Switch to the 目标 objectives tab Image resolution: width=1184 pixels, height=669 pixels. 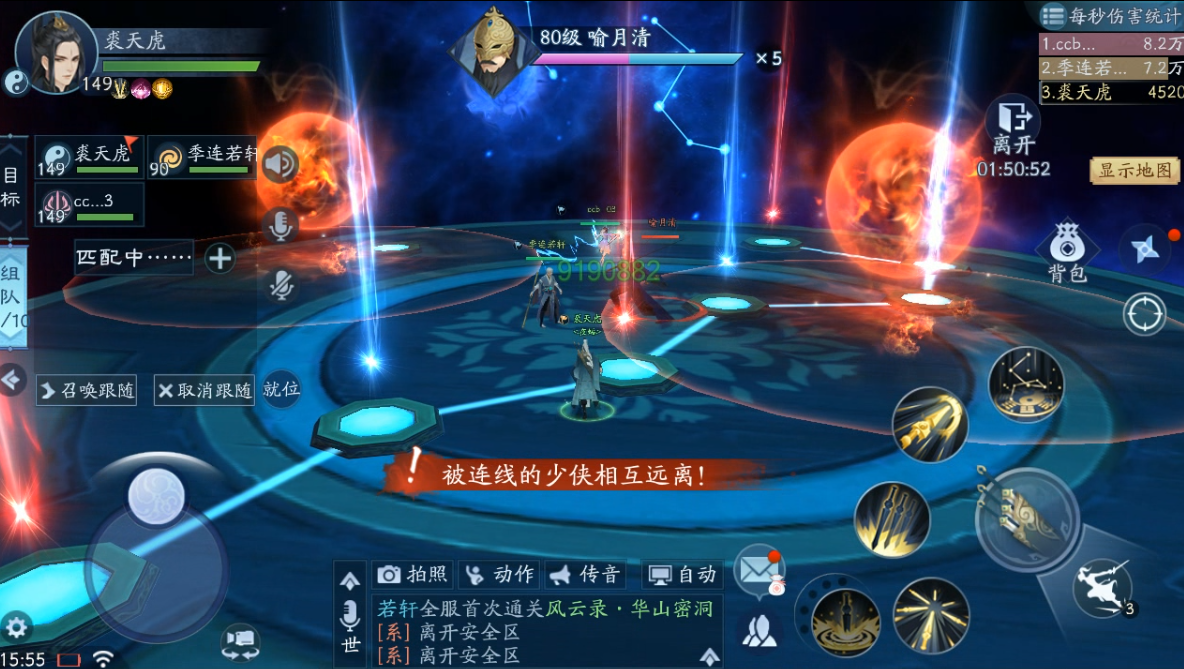pyautogui.click(x=11, y=187)
